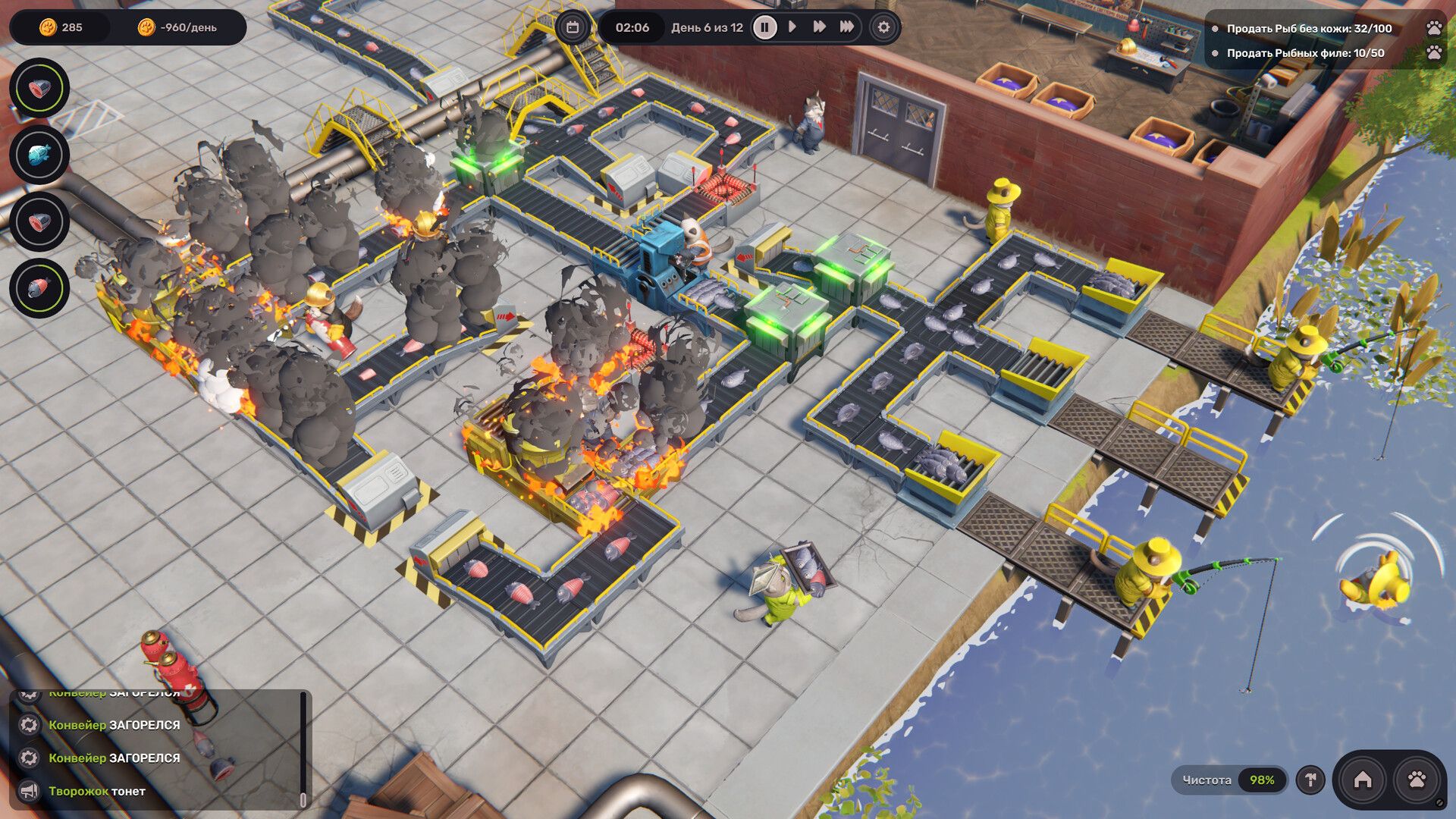Click the "Творожок тонет" log entry
Screen dimensions: 1456x819
[x=97, y=791]
